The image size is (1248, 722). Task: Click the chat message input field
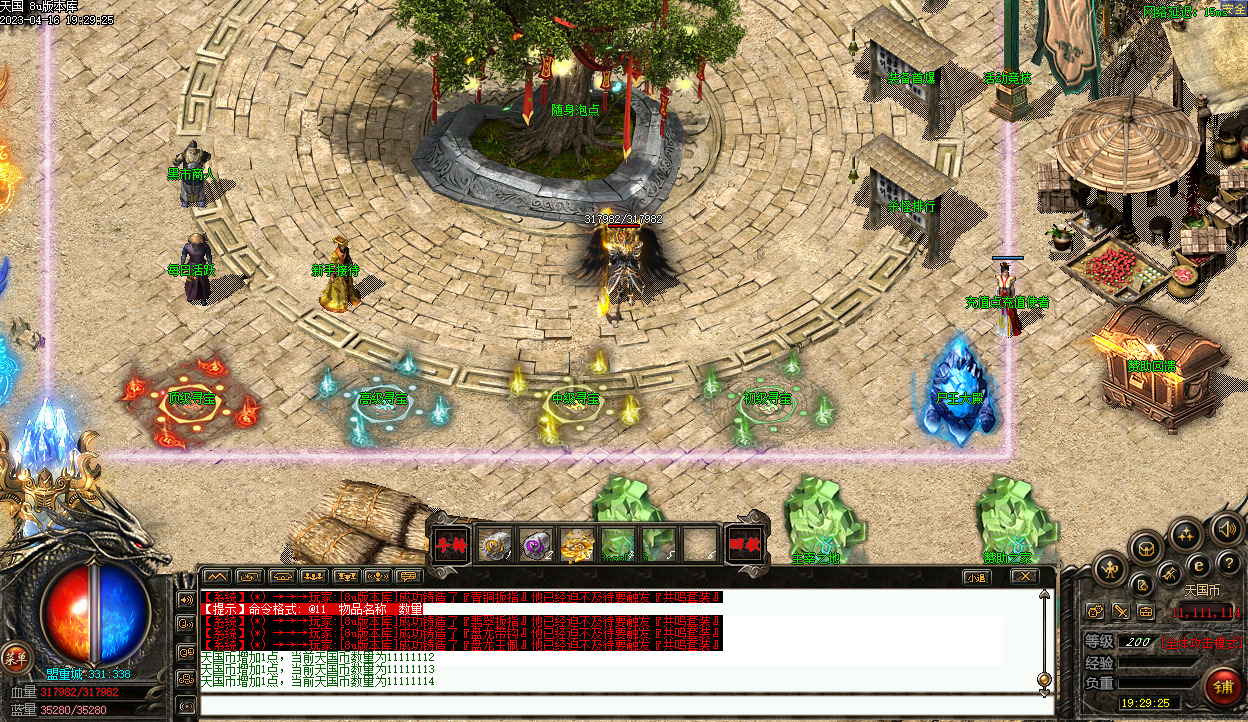620,705
